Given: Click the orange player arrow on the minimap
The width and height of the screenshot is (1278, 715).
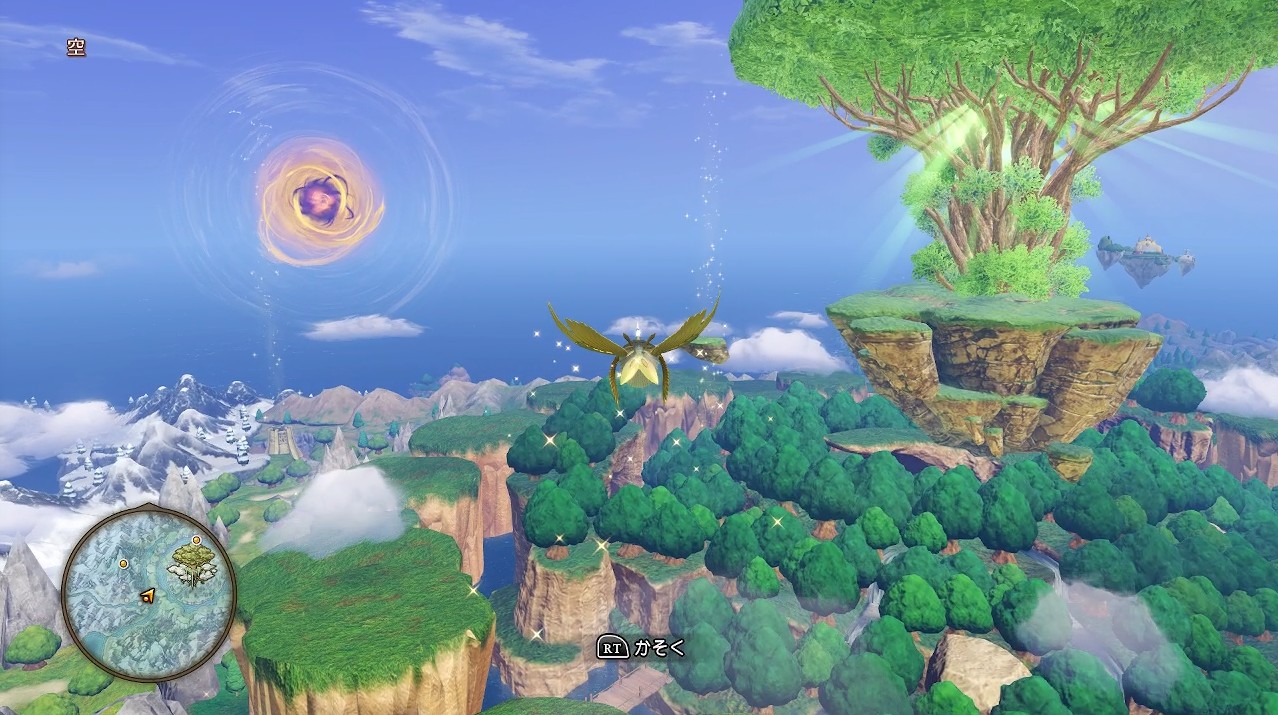Looking at the screenshot, I should point(148,596).
